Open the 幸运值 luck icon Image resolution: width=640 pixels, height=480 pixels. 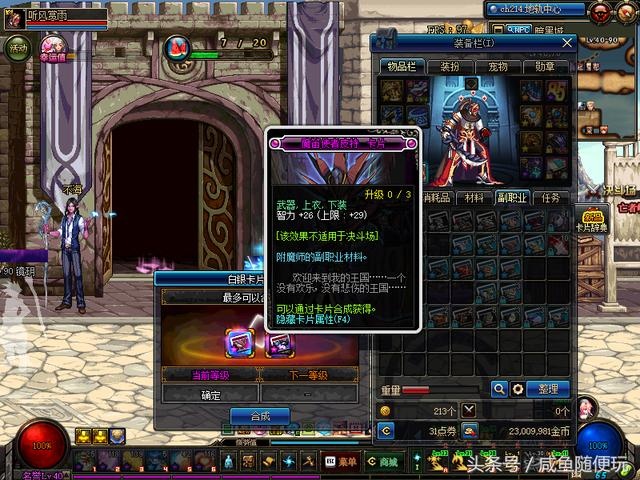[53, 48]
